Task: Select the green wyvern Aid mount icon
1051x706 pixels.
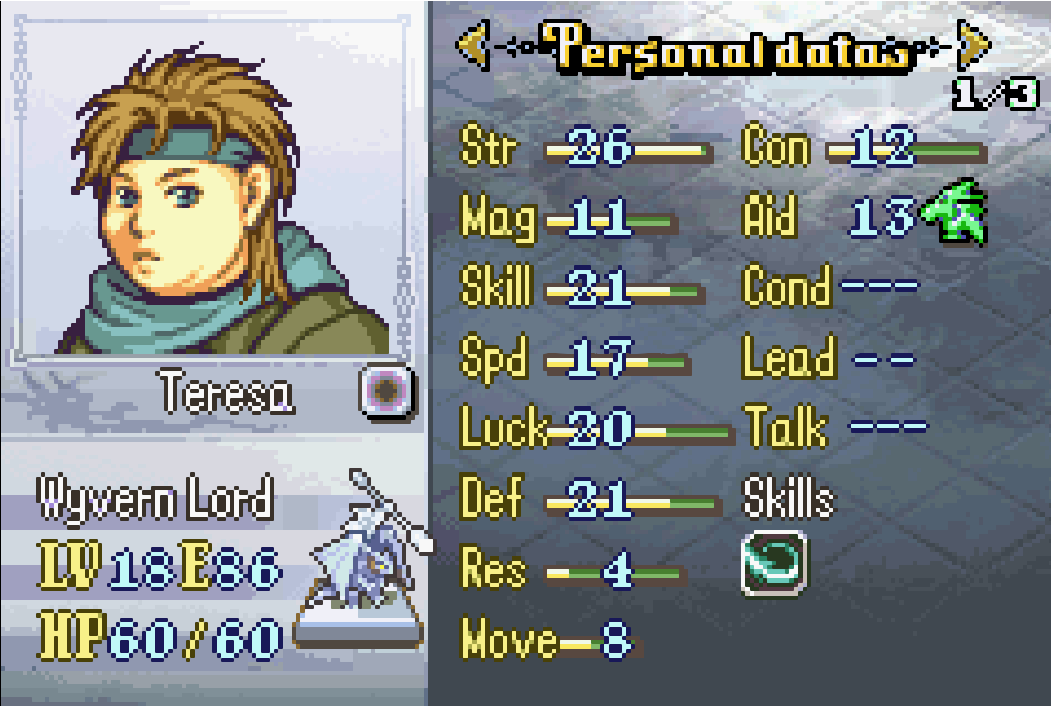Action: [x=954, y=211]
